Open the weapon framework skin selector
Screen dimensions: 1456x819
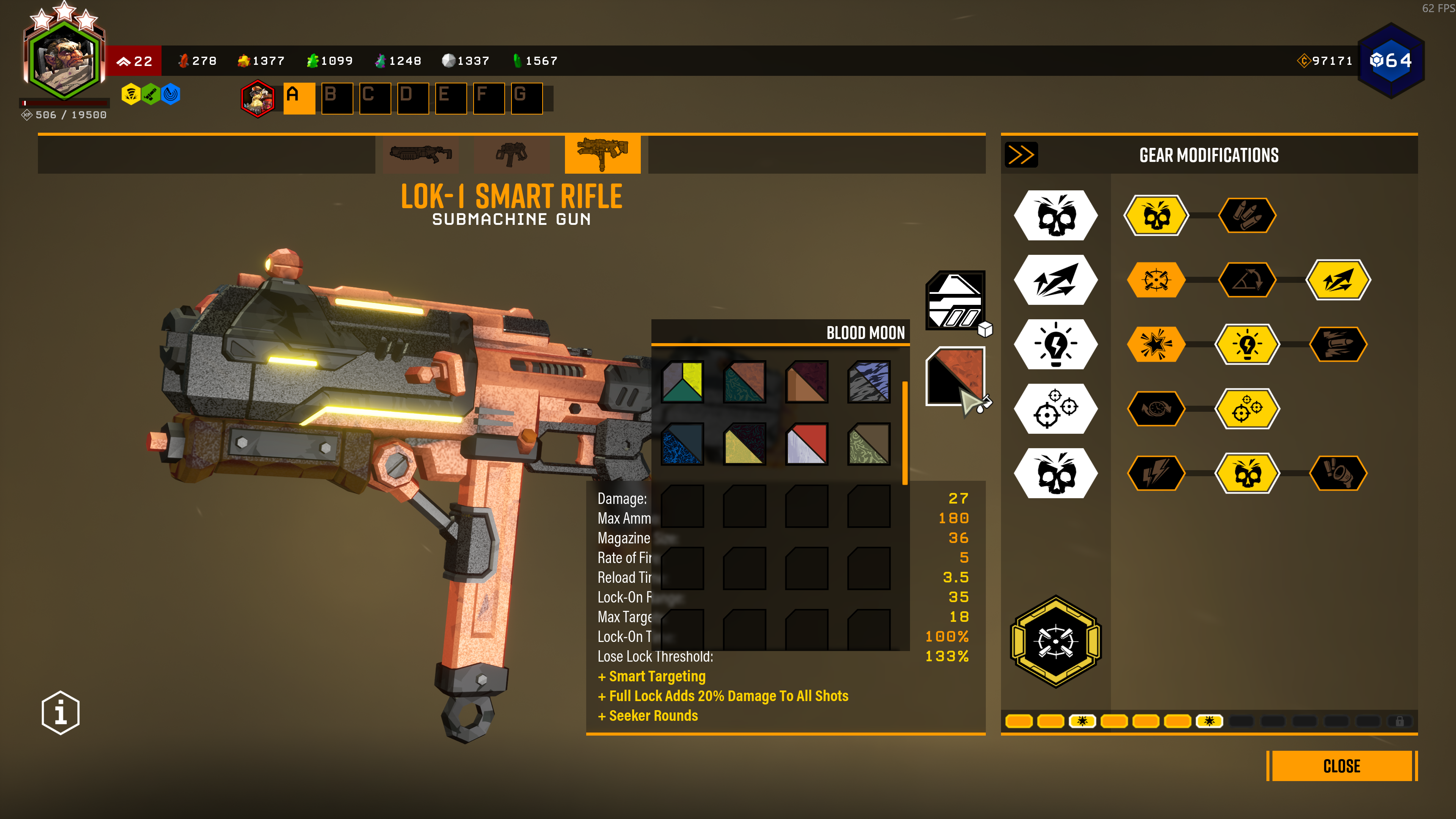click(955, 300)
